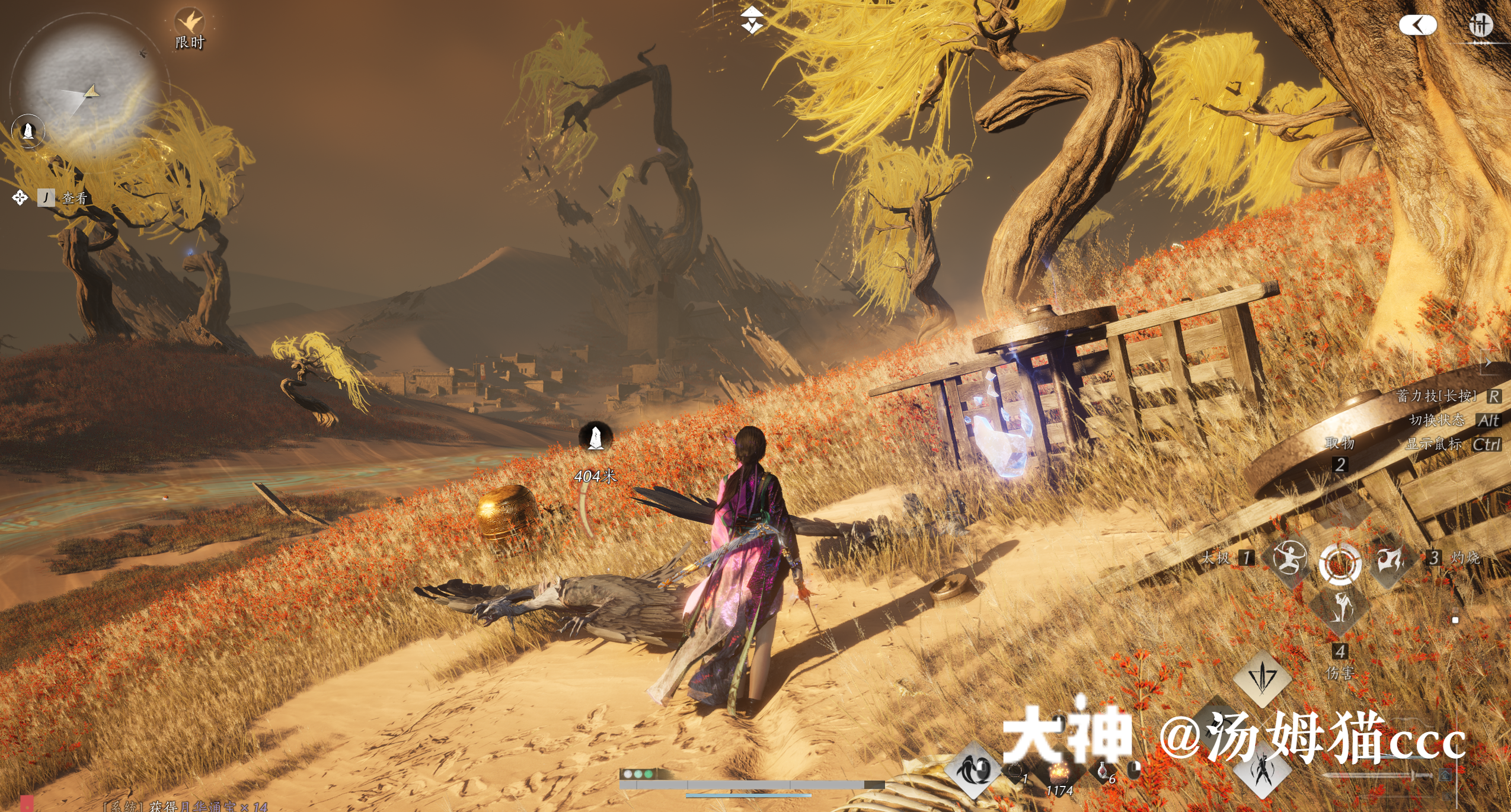The width and height of the screenshot is (1511, 812).
Task: Select the 灼烧 burning flame skill icon
Action: click(x=1389, y=559)
